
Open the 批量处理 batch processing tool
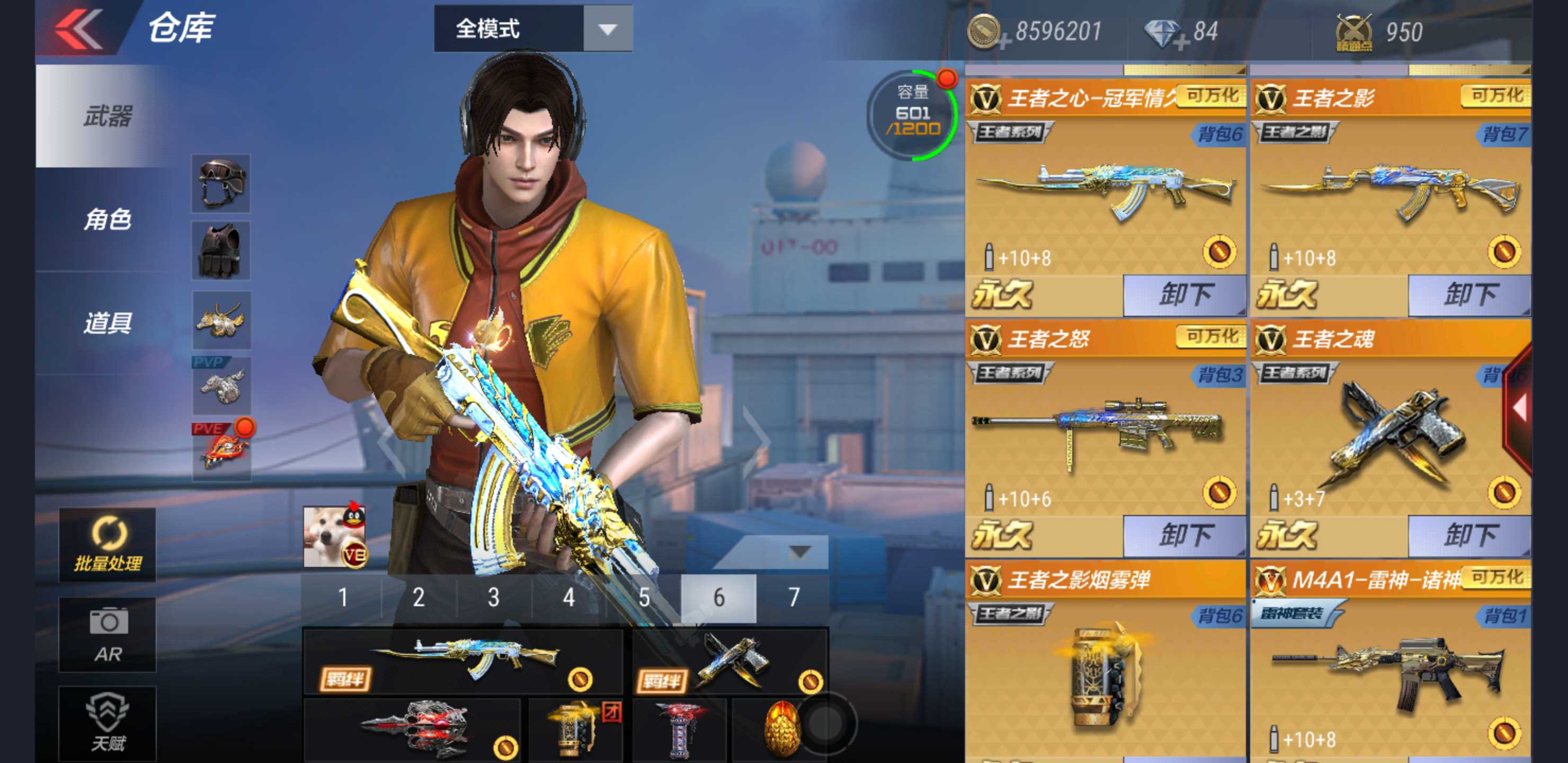tap(106, 545)
